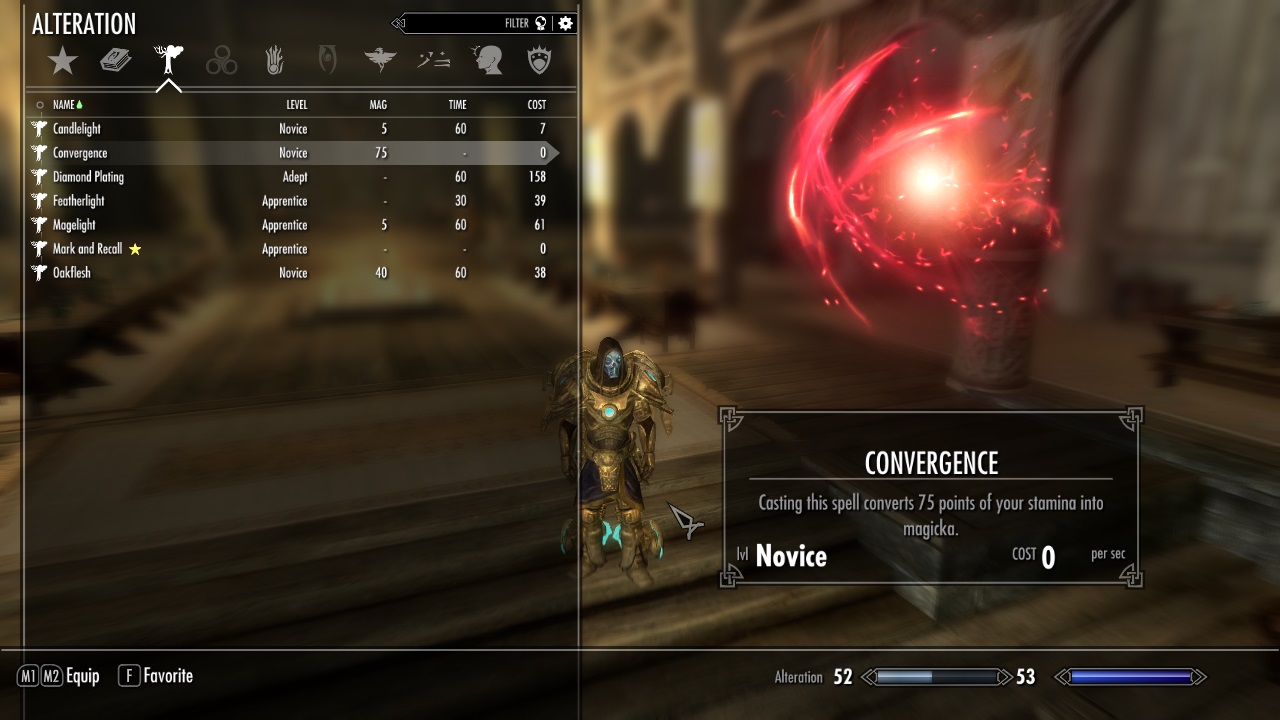Click the Filter search box
This screenshot has height=720, width=1280.
(460, 23)
